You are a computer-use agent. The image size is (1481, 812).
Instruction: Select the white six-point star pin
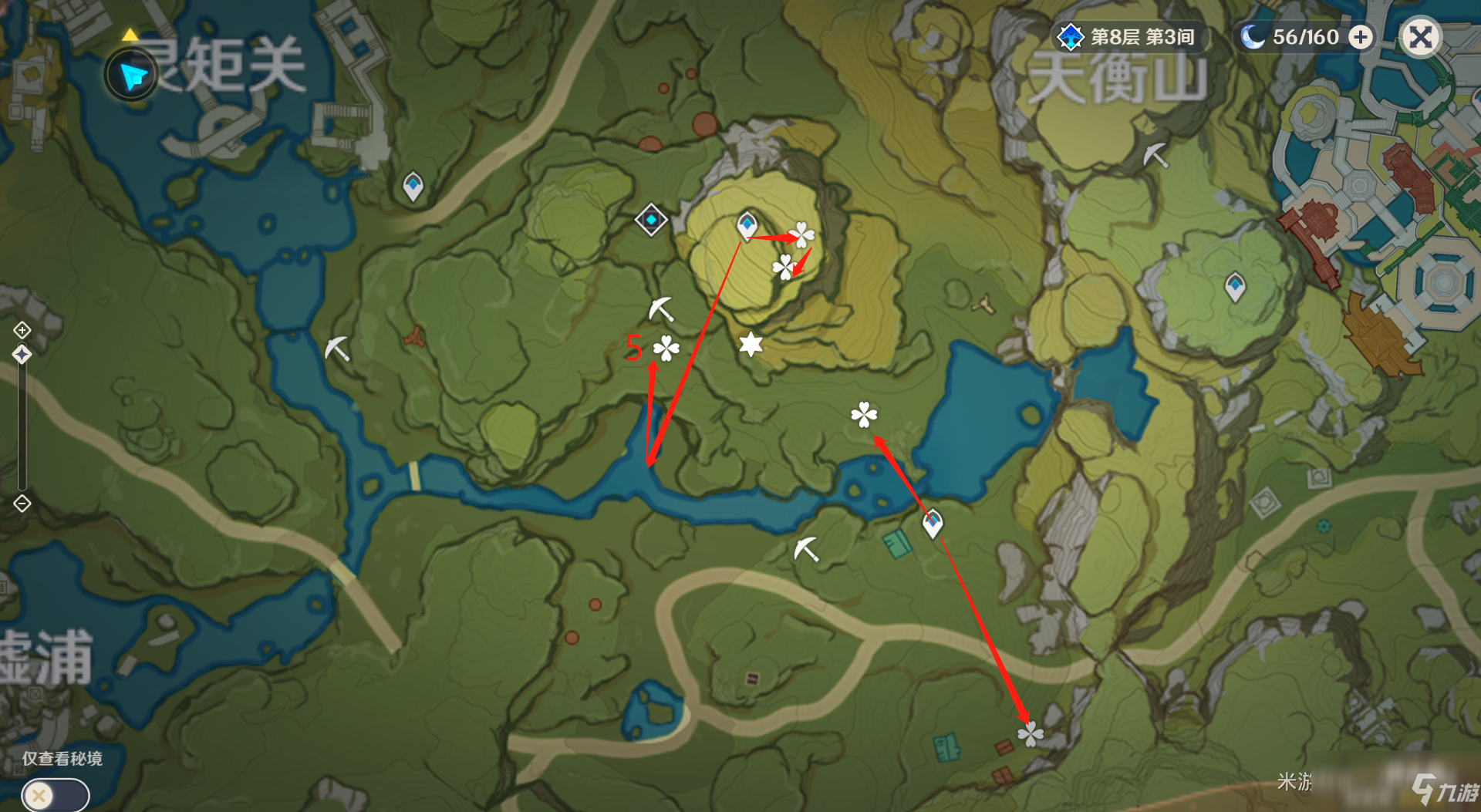[x=751, y=344]
